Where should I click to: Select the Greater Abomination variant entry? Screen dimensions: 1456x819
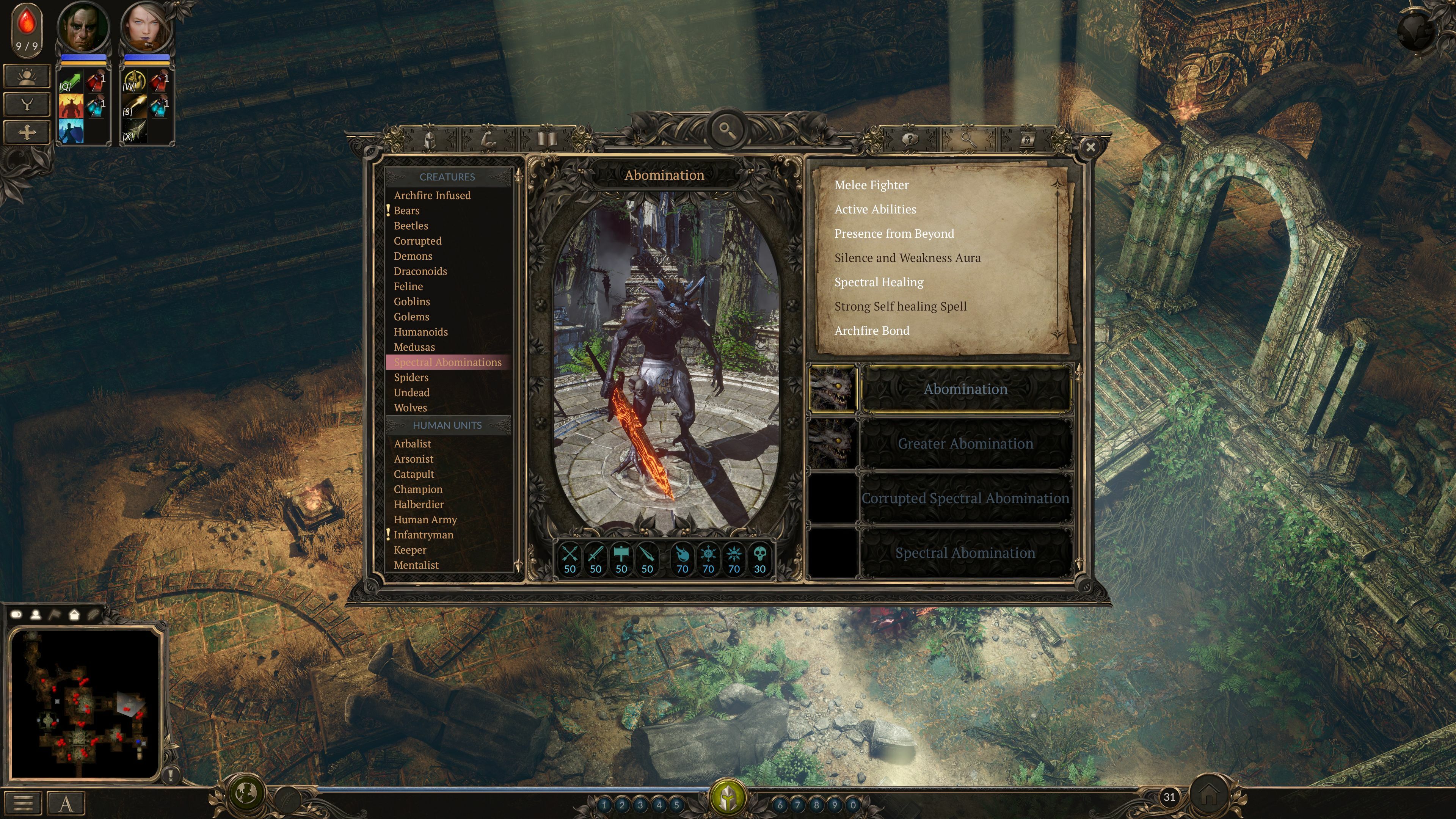[x=965, y=444]
